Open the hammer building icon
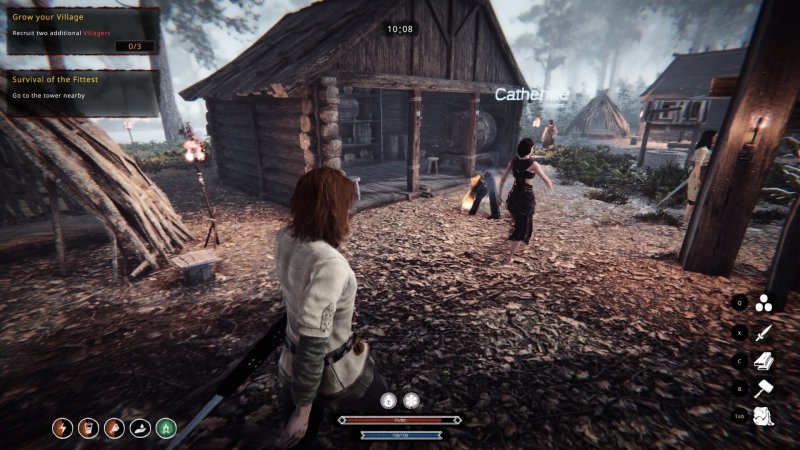 point(765,388)
